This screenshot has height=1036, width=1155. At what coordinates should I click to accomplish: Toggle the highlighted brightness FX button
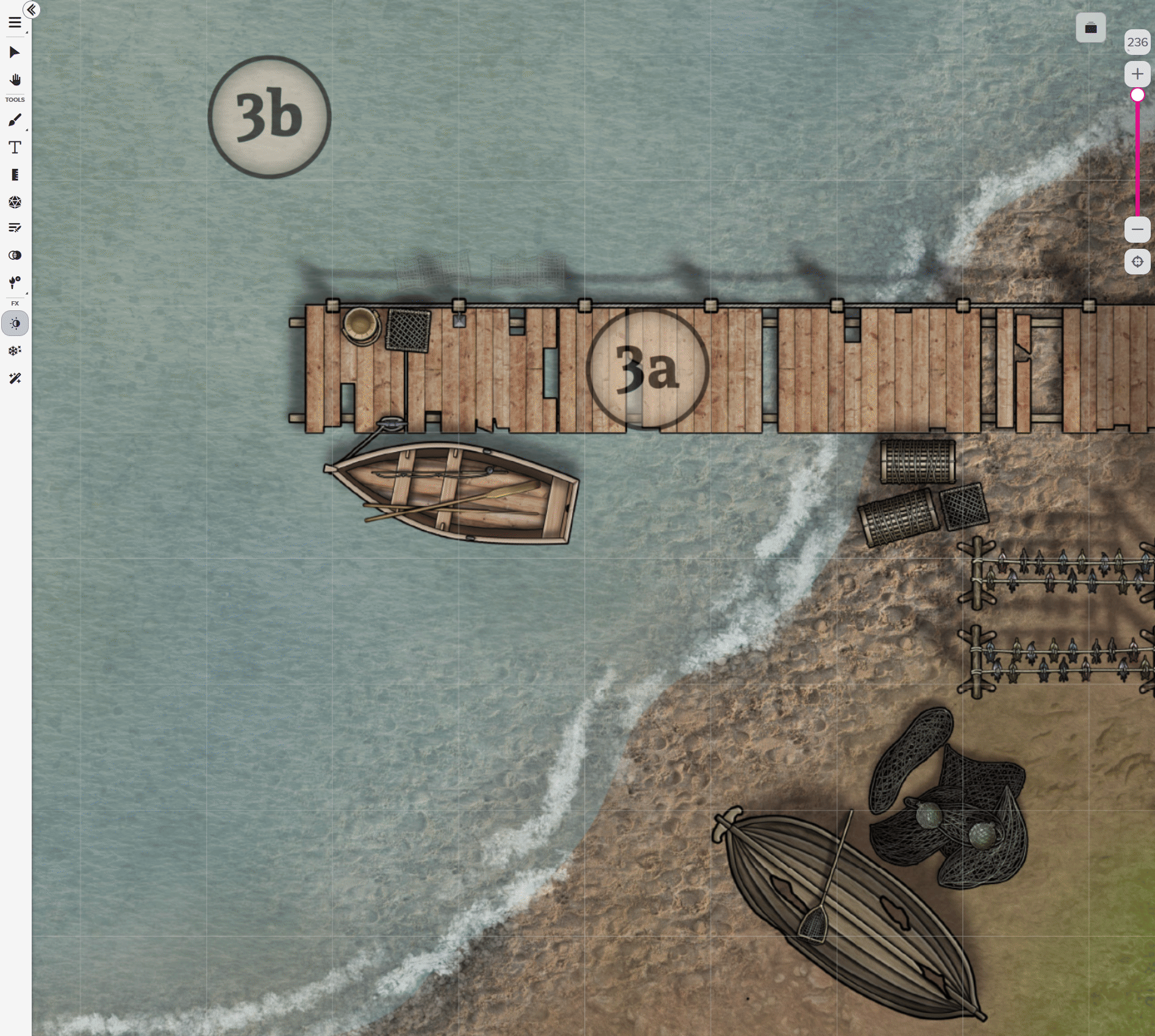[15, 324]
